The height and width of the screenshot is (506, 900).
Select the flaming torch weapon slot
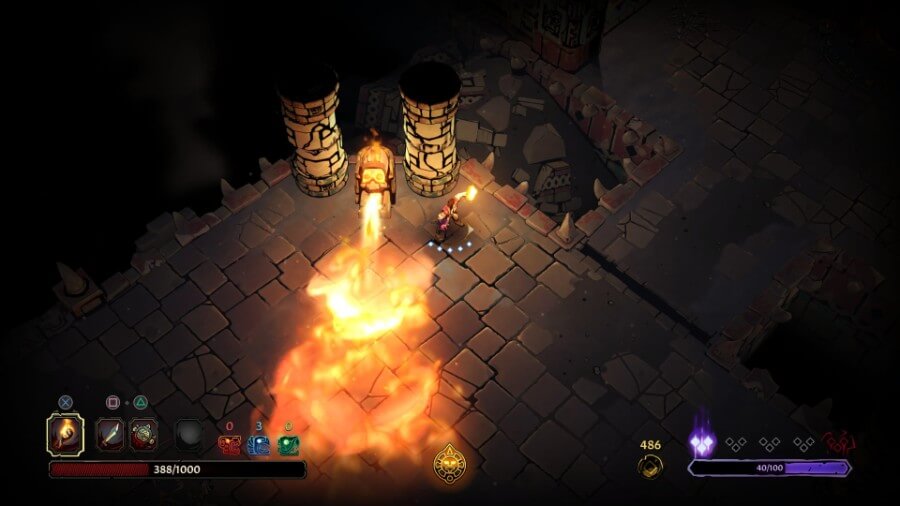[66, 434]
